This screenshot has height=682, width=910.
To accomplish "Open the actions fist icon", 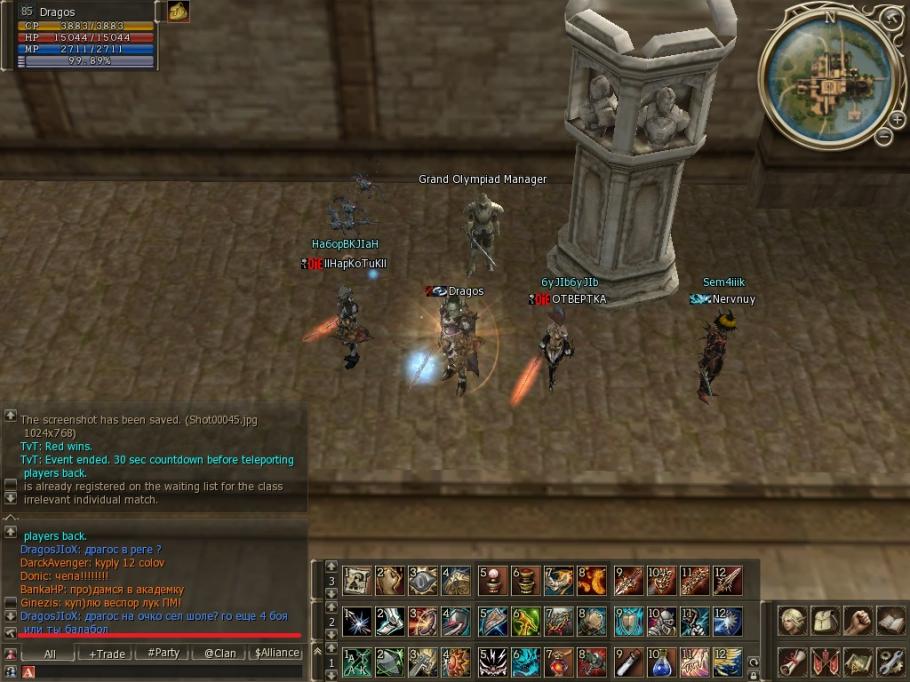I will click(858, 622).
